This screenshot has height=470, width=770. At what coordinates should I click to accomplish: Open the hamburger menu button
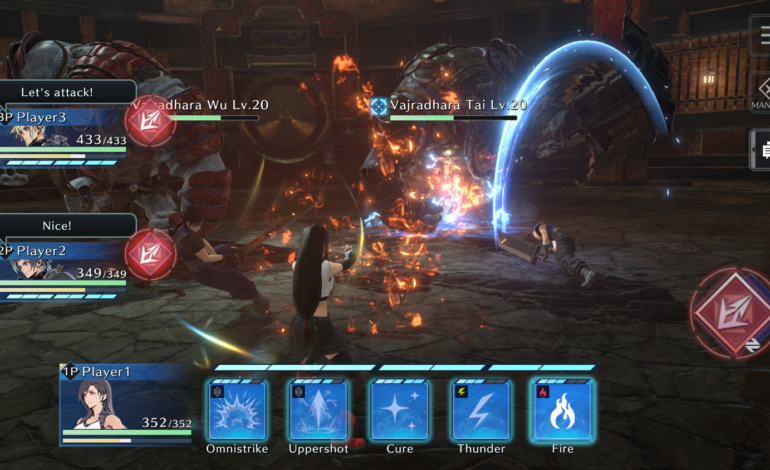click(760, 36)
